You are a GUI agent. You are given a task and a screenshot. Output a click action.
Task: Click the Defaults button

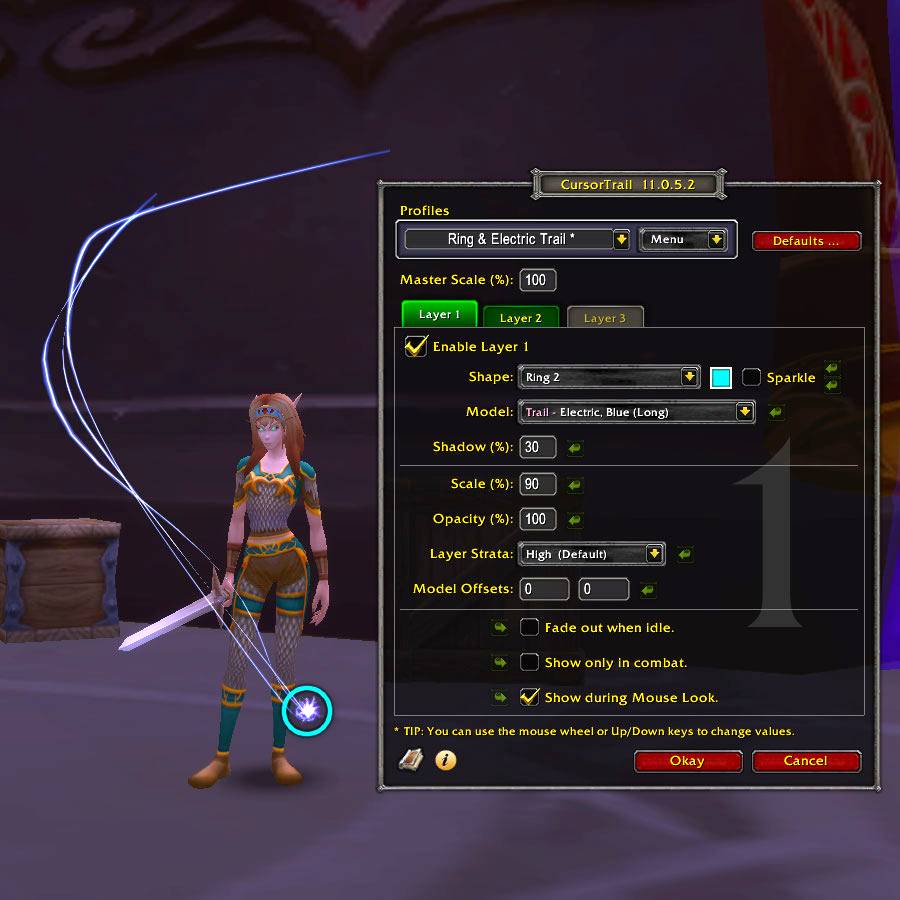[x=806, y=241]
